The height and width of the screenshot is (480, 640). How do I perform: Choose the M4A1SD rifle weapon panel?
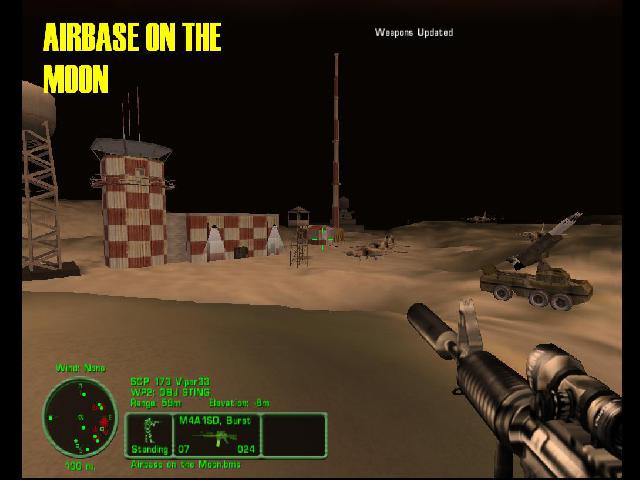point(216,435)
